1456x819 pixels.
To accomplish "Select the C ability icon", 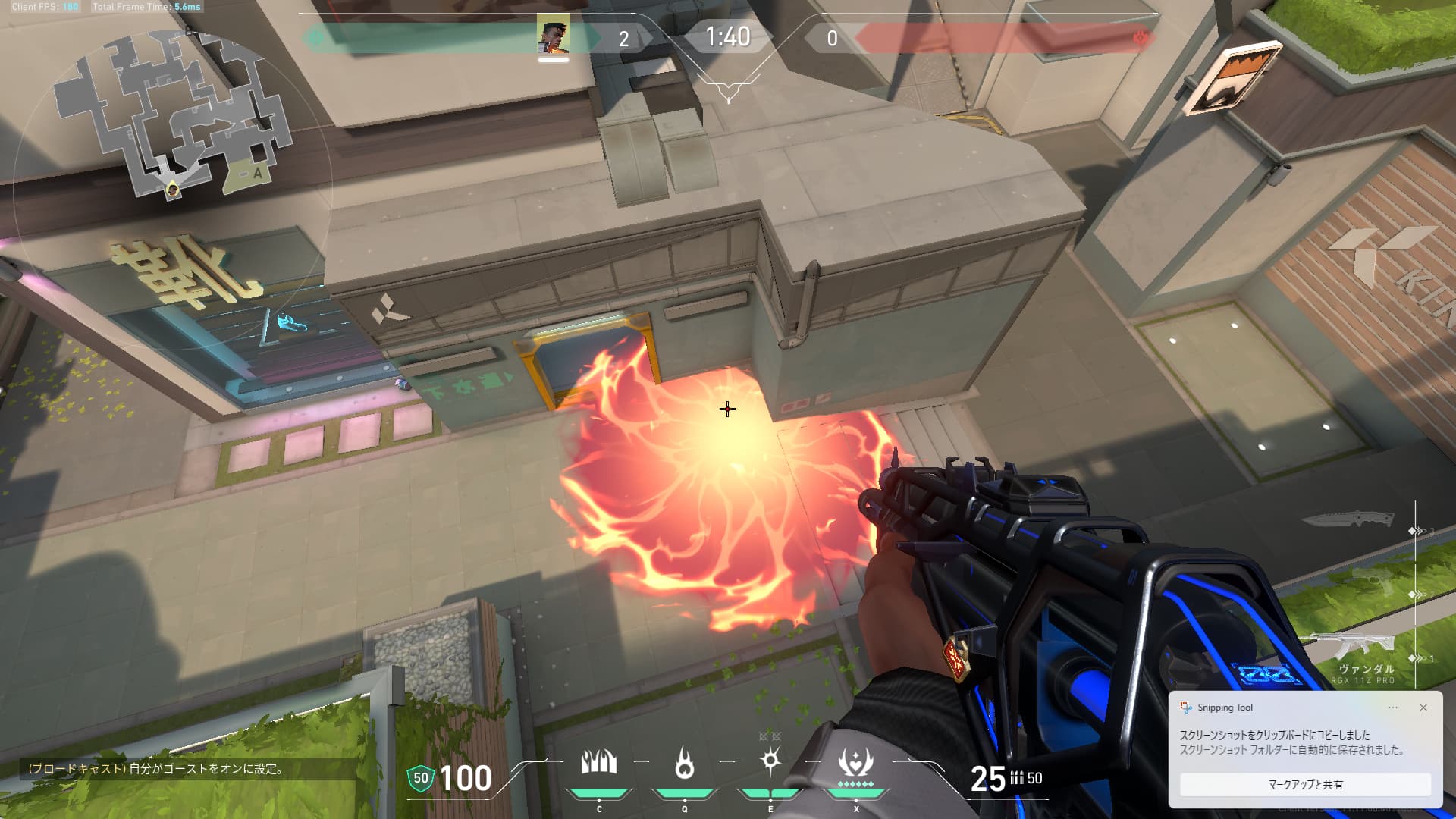I will pyautogui.click(x=599, y=763).
